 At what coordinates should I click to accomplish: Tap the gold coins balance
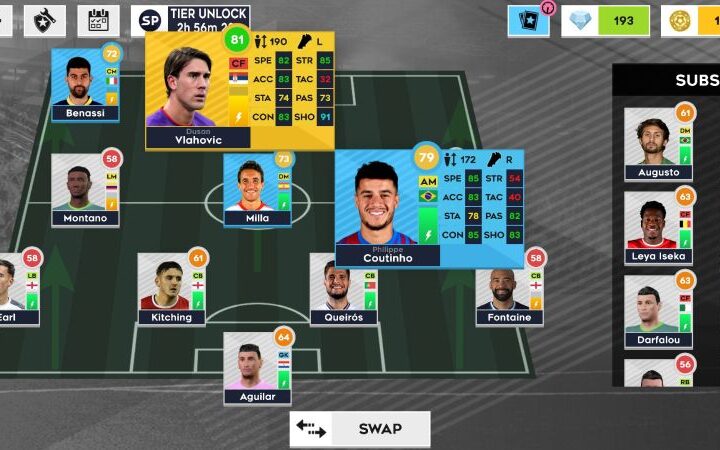point(690,20)
